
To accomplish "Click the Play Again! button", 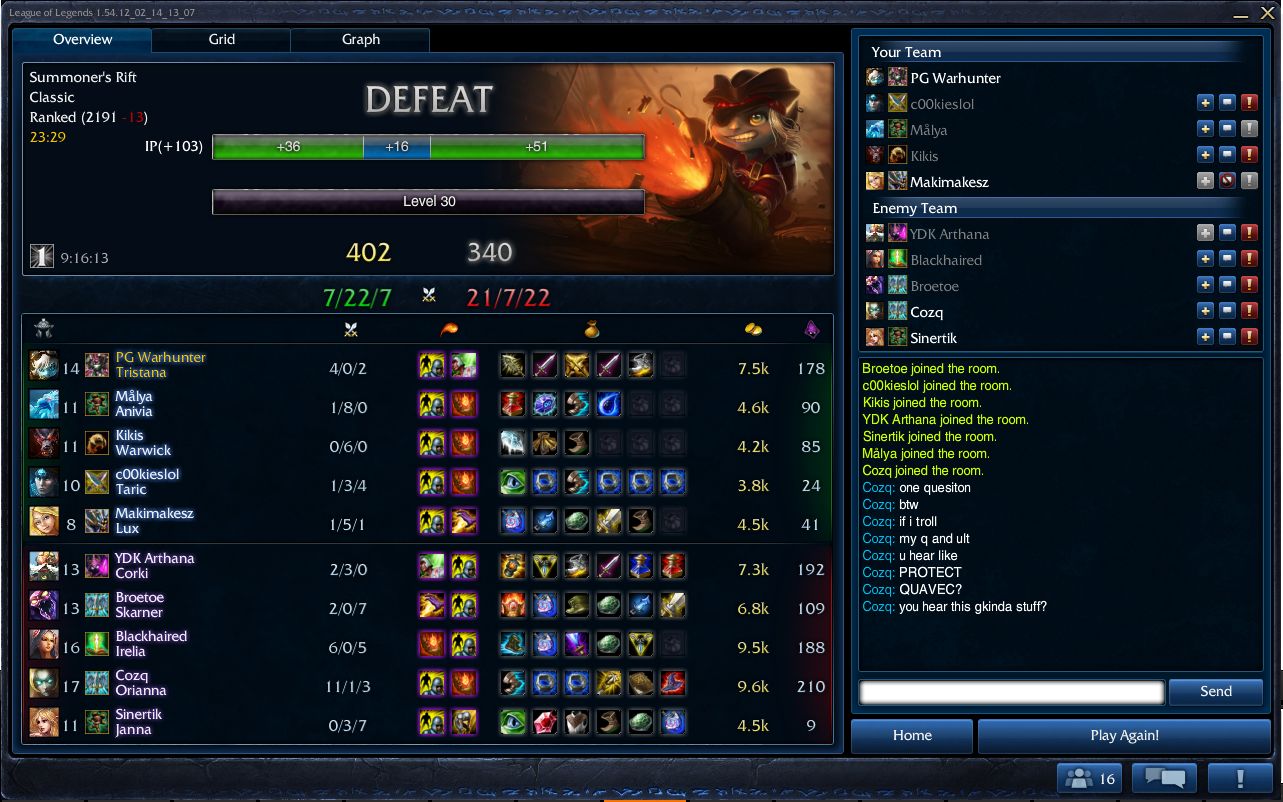I will [x=1124, y=736].
